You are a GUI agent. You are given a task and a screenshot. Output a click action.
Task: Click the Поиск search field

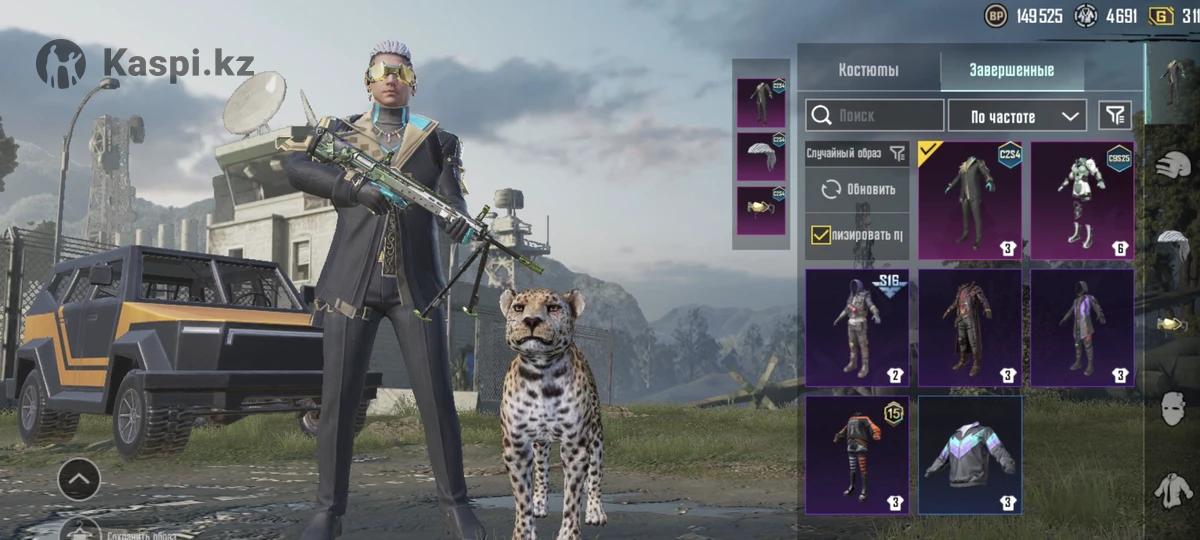(x=875, y=116)
